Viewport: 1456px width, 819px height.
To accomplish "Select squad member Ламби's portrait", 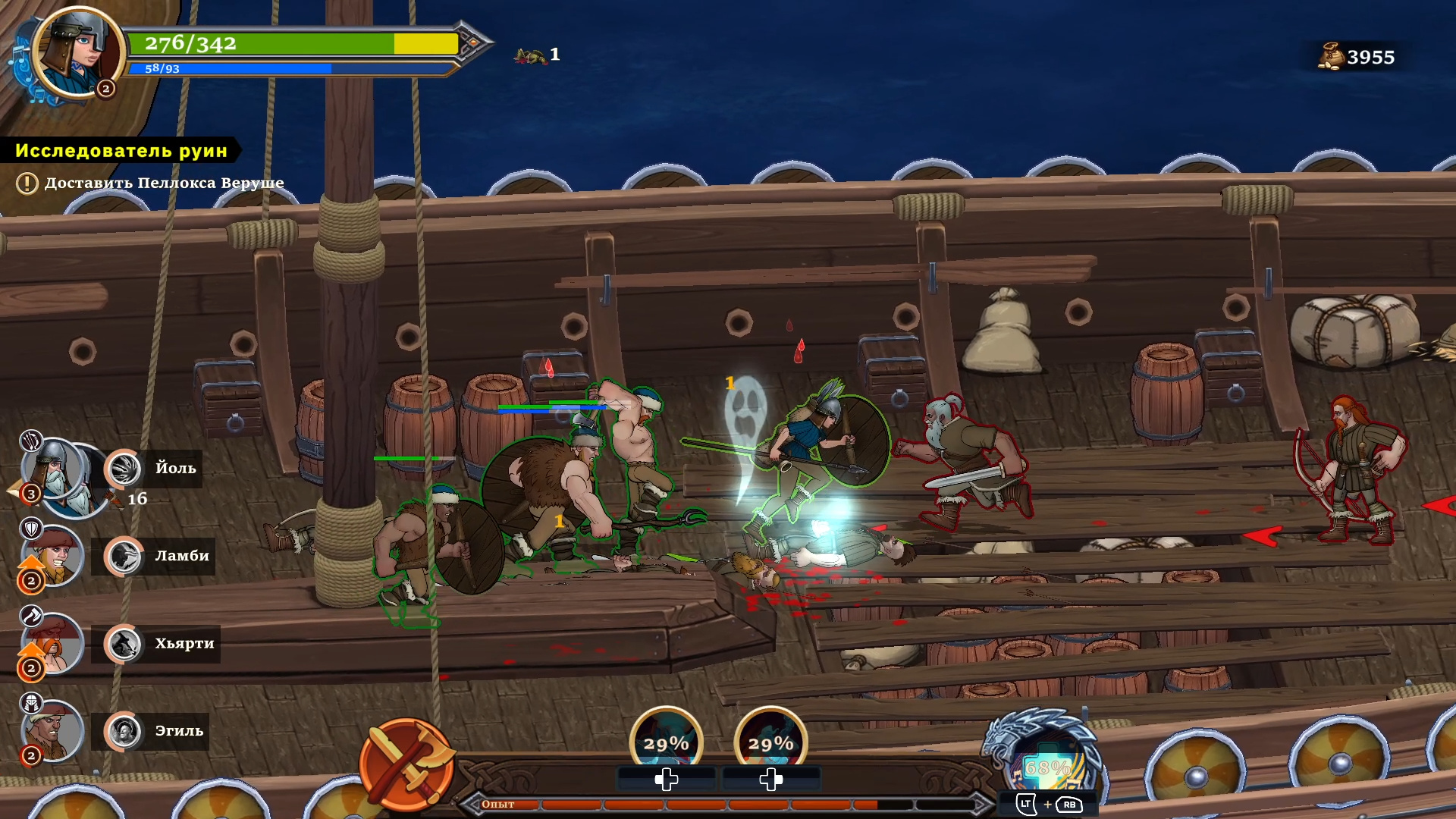I will tap(53, 557).
